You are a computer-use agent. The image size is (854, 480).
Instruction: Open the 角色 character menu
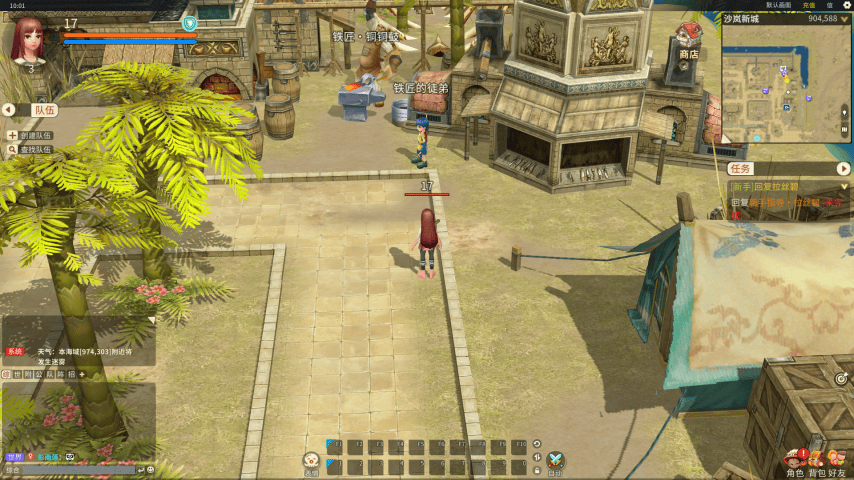pyautogui.click(x=795, y=461)
